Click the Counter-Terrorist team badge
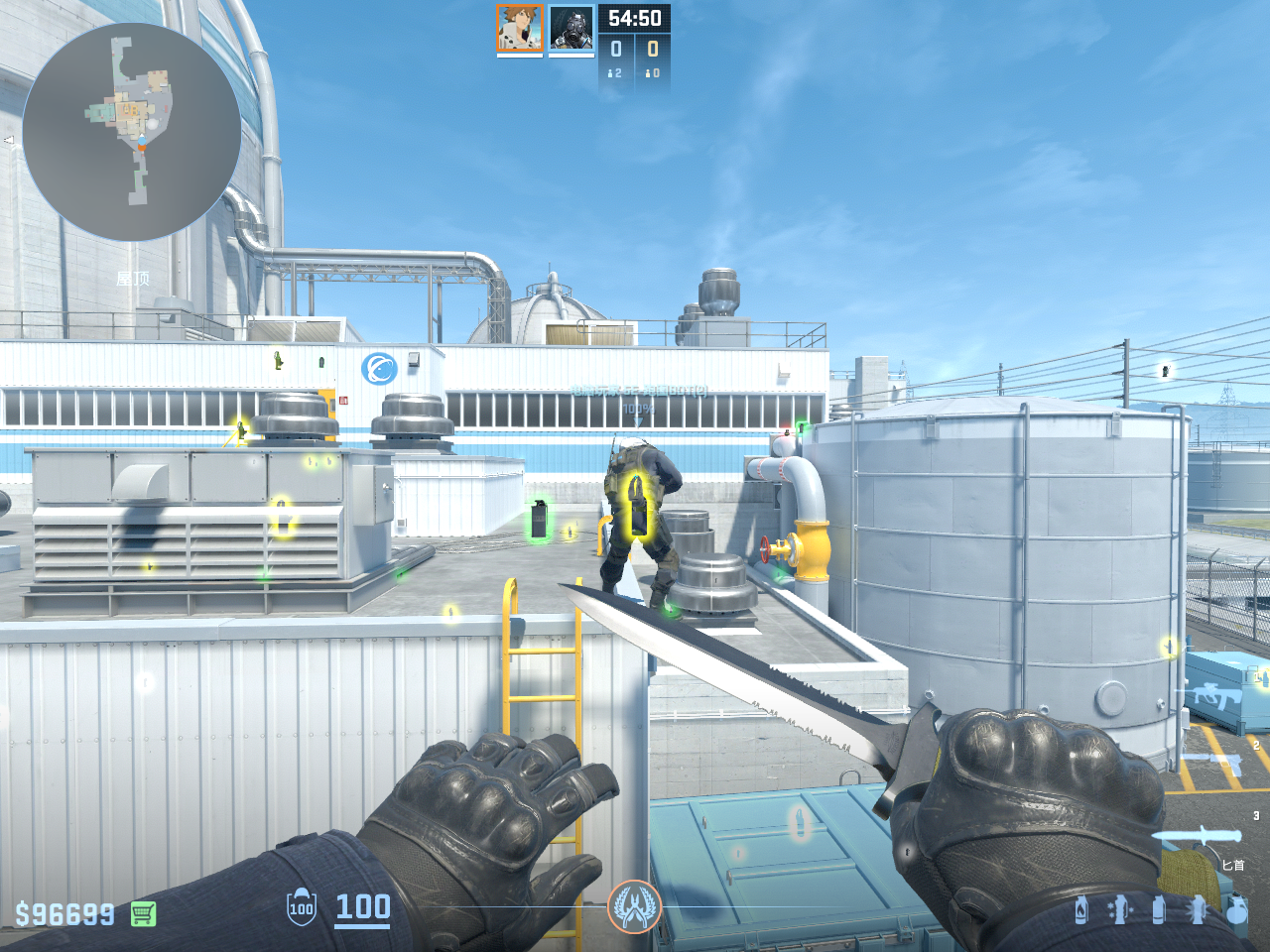Screen dimensions: 1270x952 (x=635, y=906)
